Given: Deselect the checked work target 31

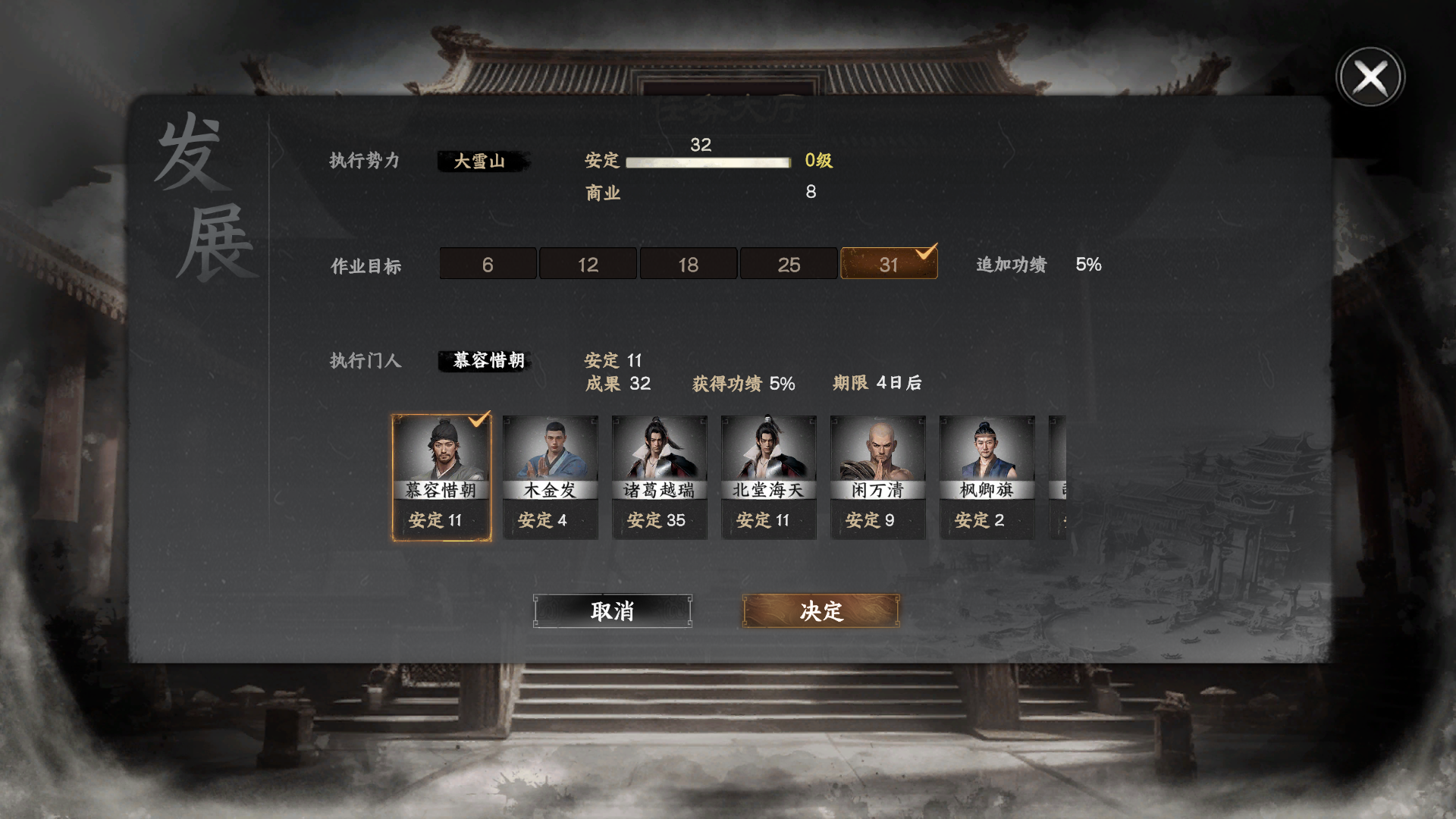Looking at the screenshot, I should click(x=889, y=264).
